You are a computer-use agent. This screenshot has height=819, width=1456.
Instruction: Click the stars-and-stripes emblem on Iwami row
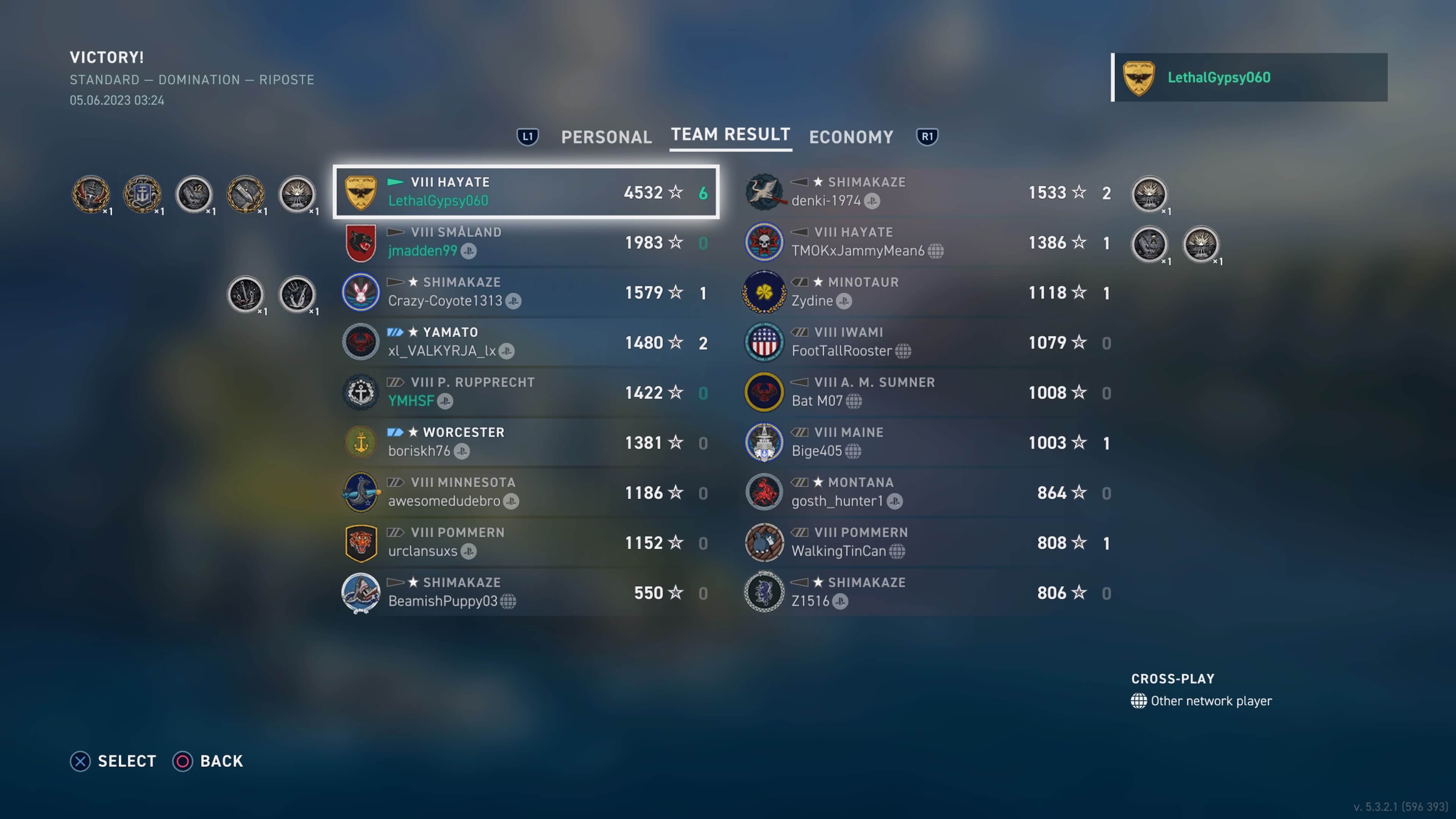tap(764, 342)
